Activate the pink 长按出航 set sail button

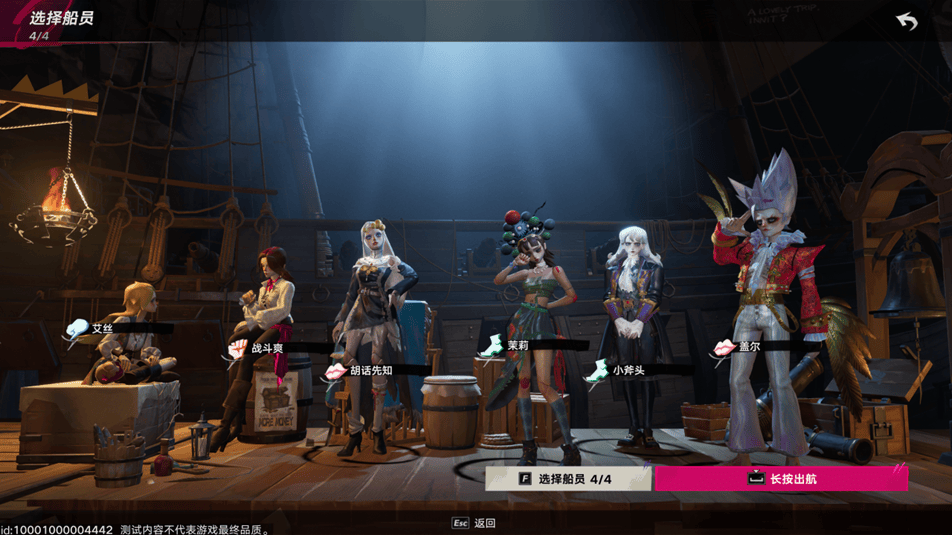(x=781, y=479)
